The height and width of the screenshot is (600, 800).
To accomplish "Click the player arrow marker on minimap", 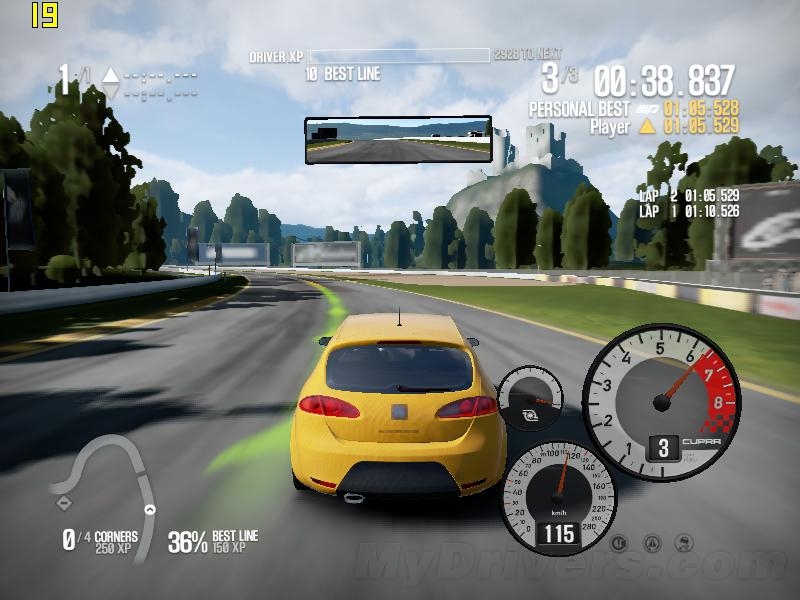I will [x=150, y=509].
